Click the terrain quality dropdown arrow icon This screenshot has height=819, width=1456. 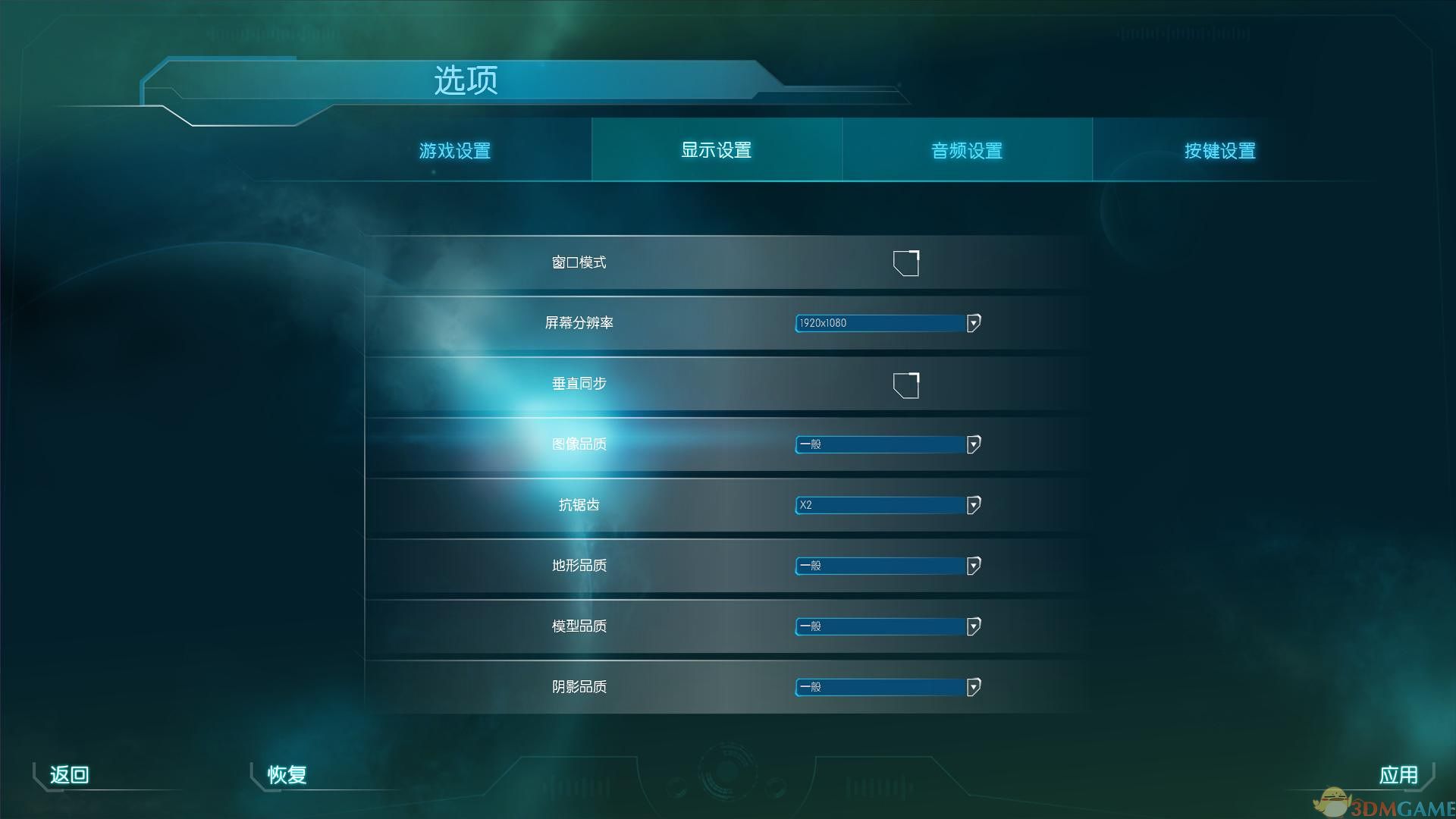point(973,566)
